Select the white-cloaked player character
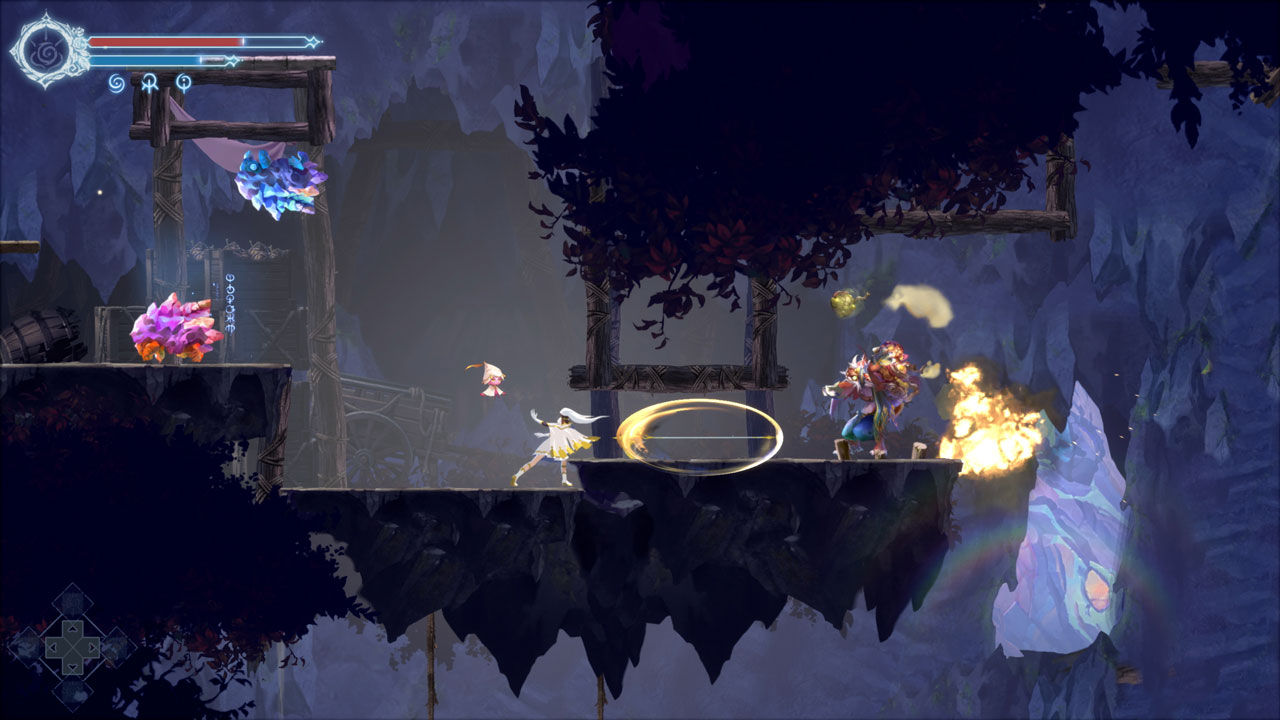Screen dimensions: 1280x720 560,440
